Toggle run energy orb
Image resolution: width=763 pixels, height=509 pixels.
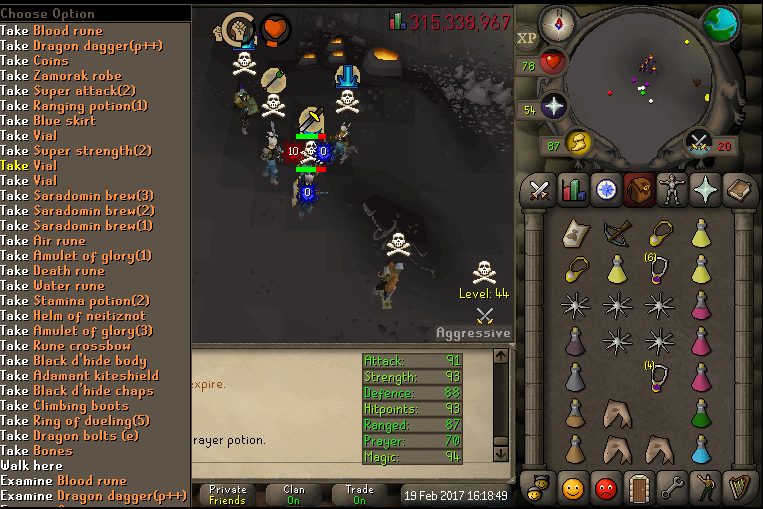point(577,143)
